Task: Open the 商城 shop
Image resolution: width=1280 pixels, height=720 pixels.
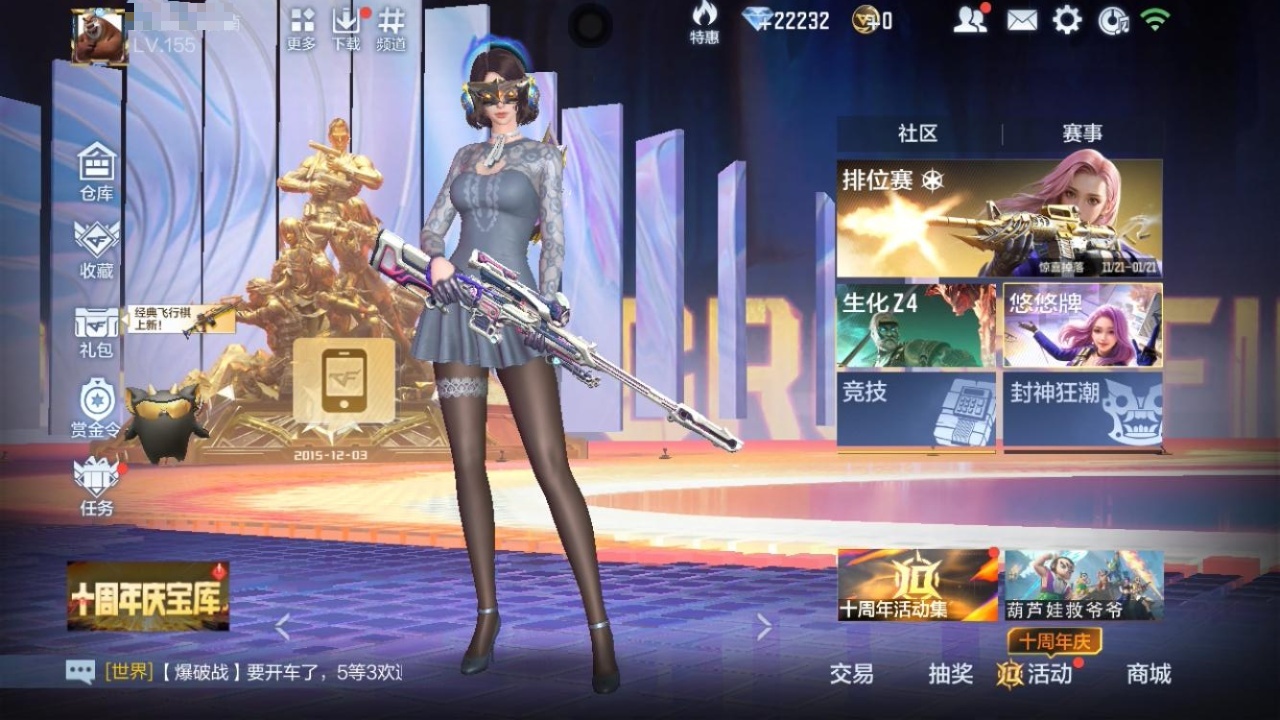Action: 1149,674
